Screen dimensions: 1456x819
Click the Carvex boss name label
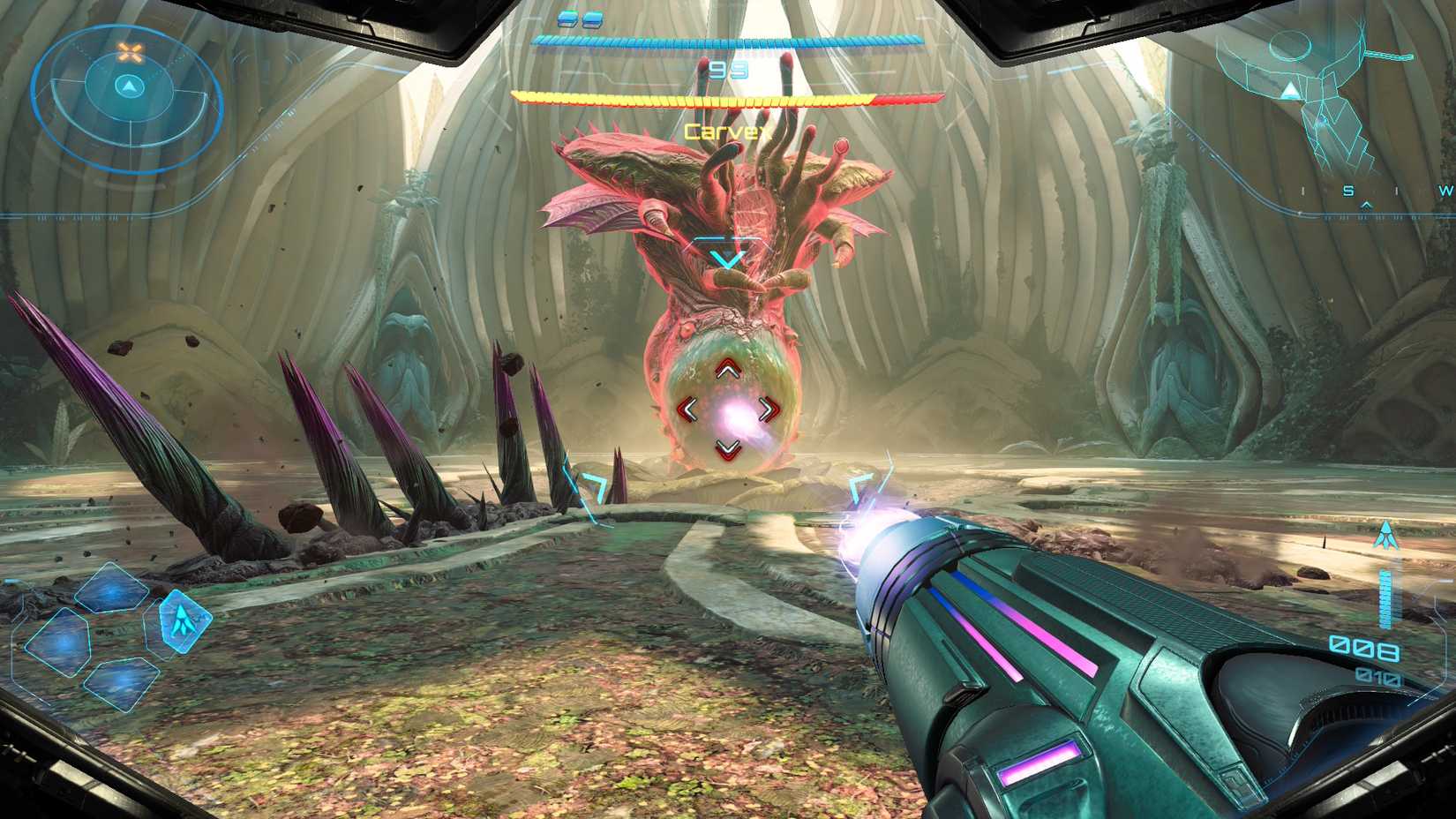(727, 131)
